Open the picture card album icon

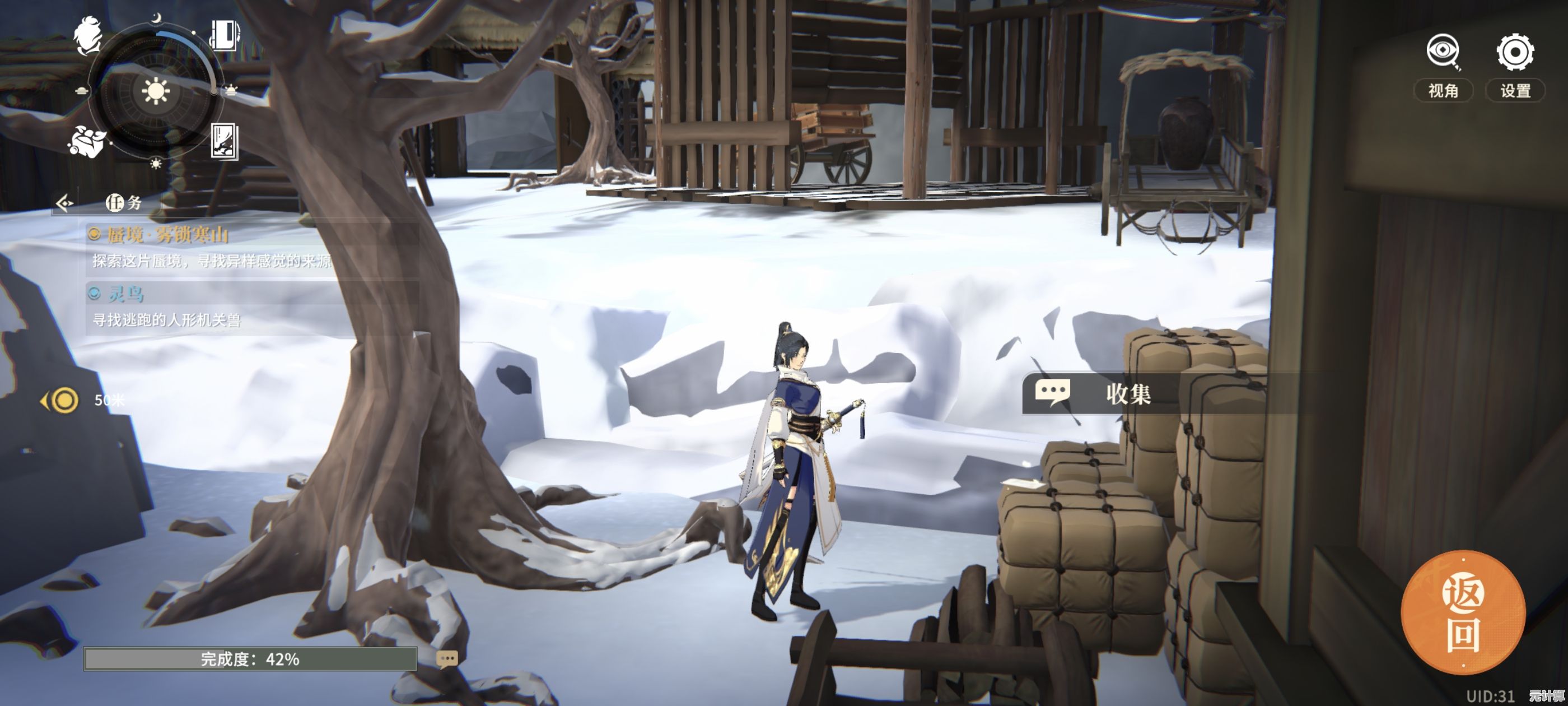click(x=224, y=141)
